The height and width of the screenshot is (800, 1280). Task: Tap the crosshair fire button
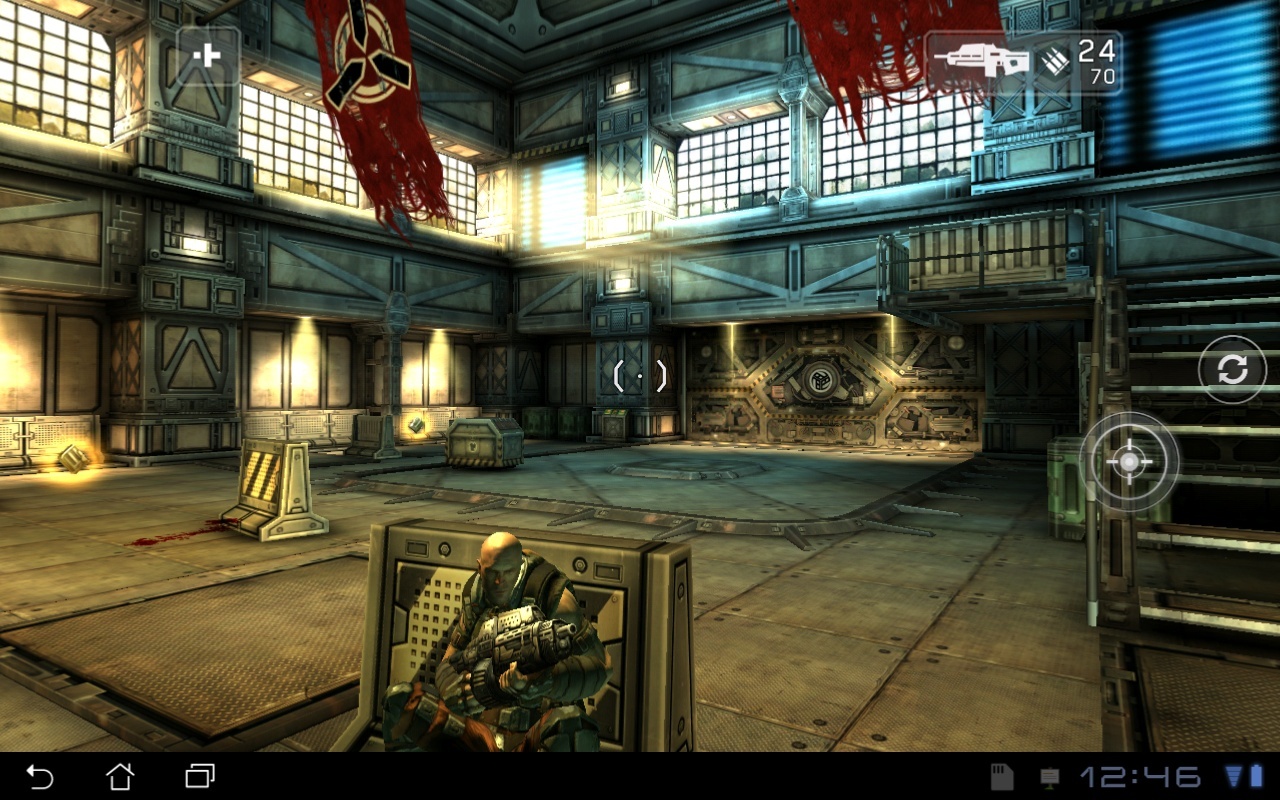(x=1128, y=463)
